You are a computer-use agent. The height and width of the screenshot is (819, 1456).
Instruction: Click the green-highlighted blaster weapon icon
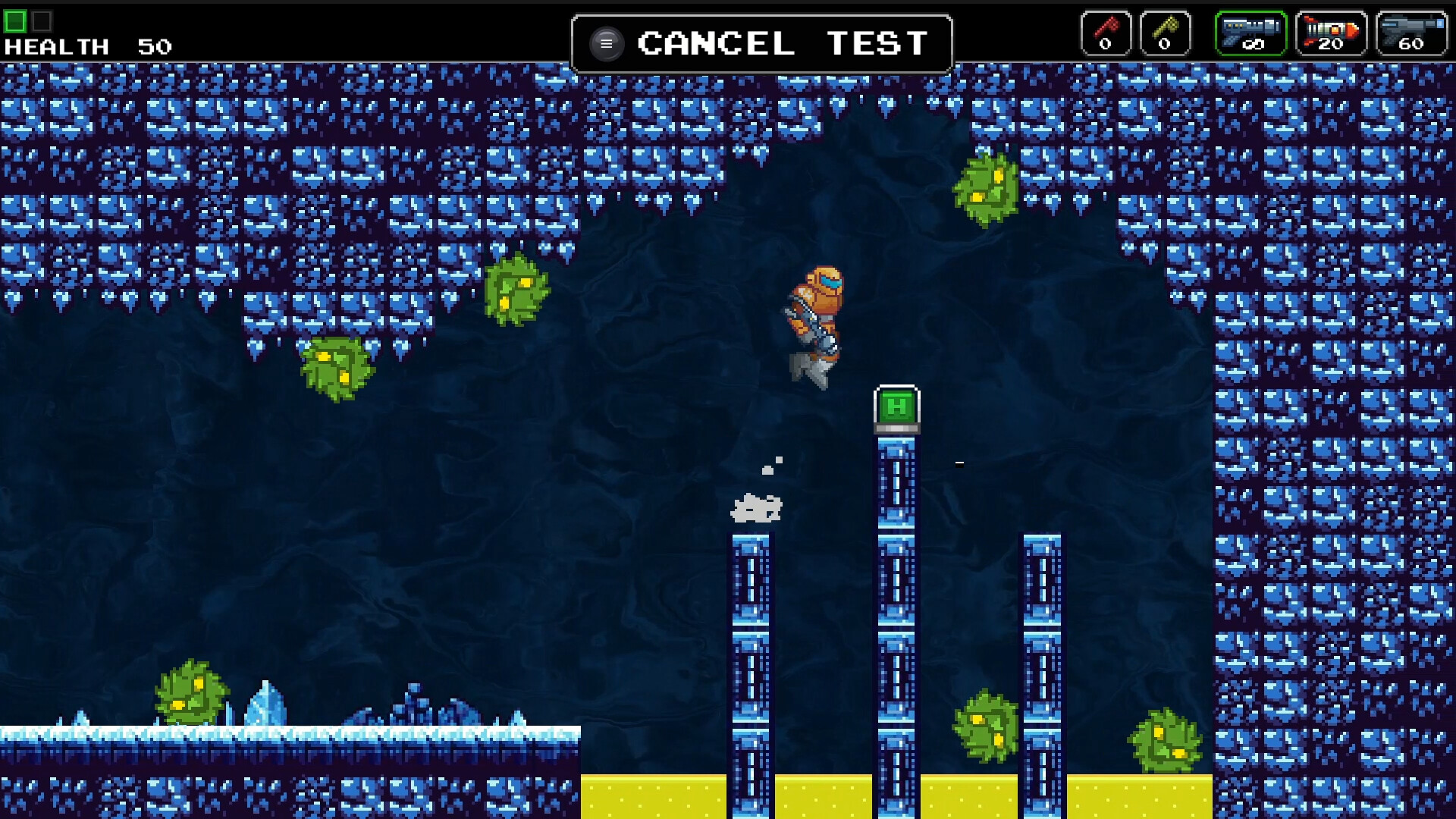click(1250, 32)
